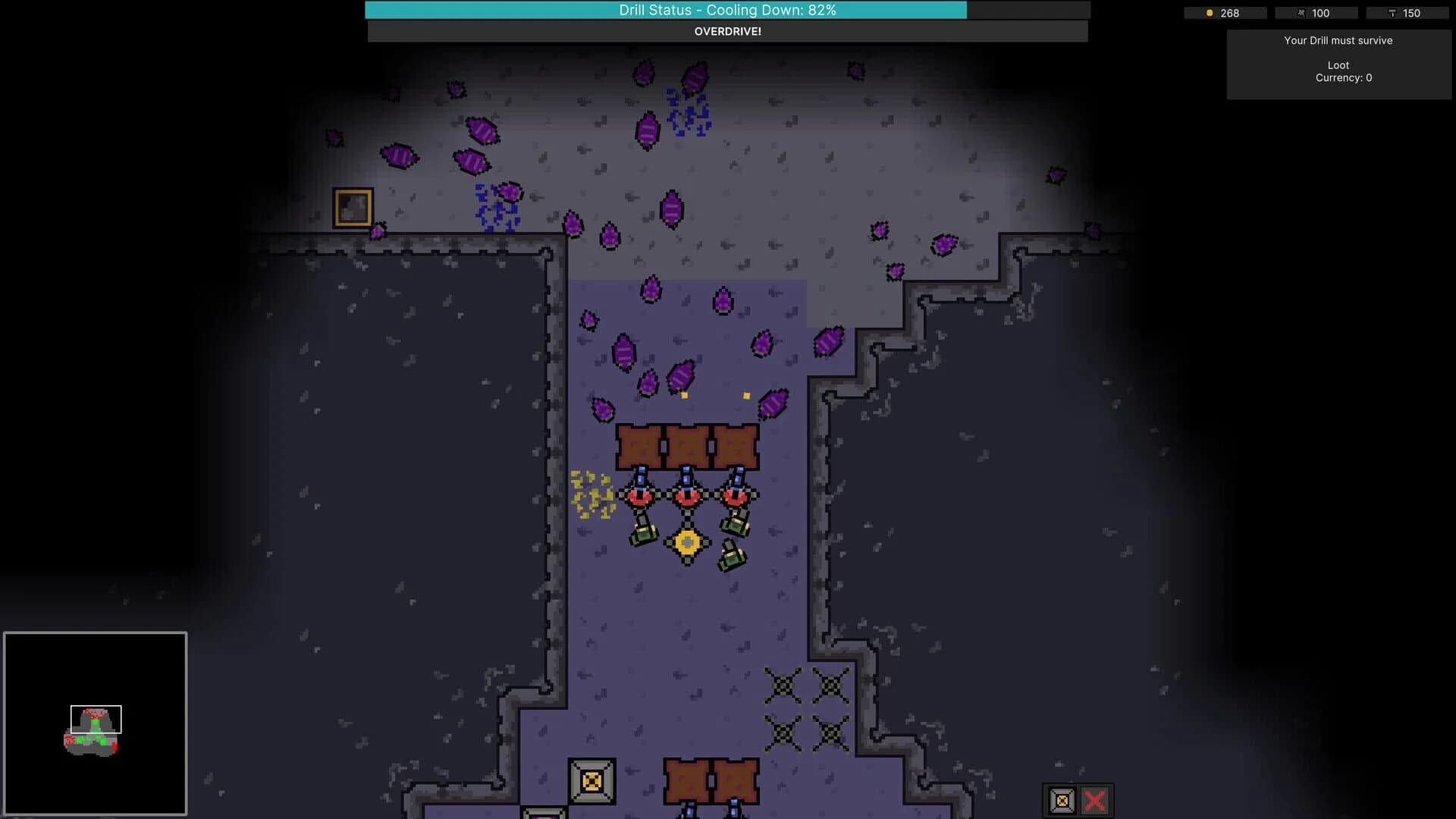Select the gold crate build icon bottom-right
The image size is (1456, 819).
pyautogui.click(x=1061, y=799)
